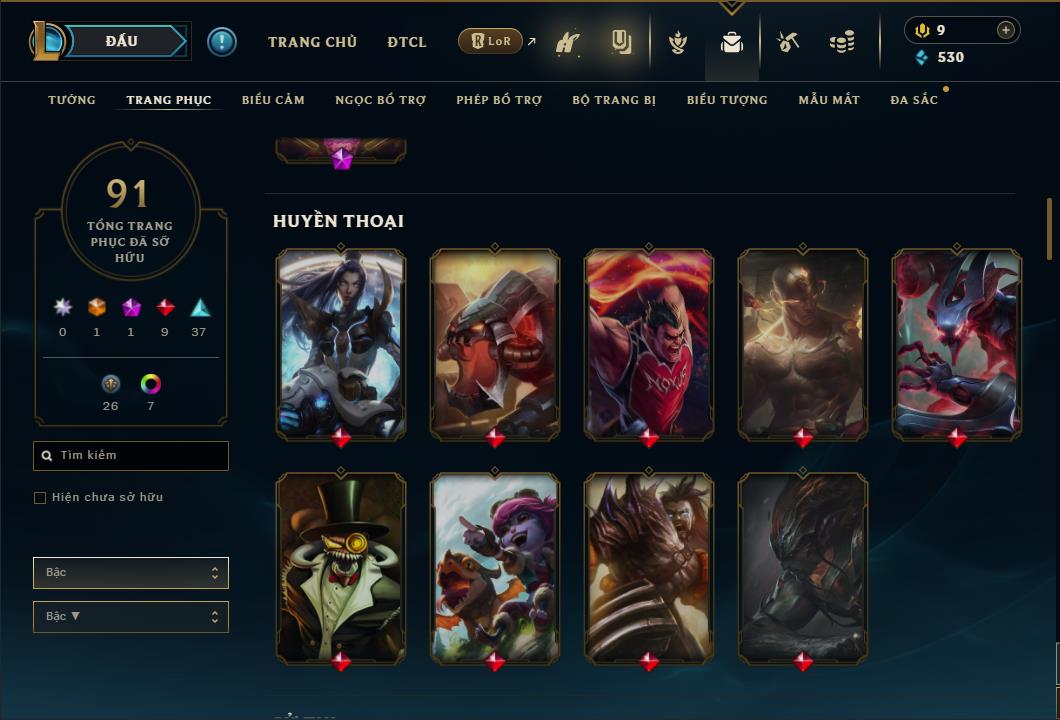Choose the Gentleman Cho'Gath top hat skin
1060x720 pixels.
click(x=341, y=566)
